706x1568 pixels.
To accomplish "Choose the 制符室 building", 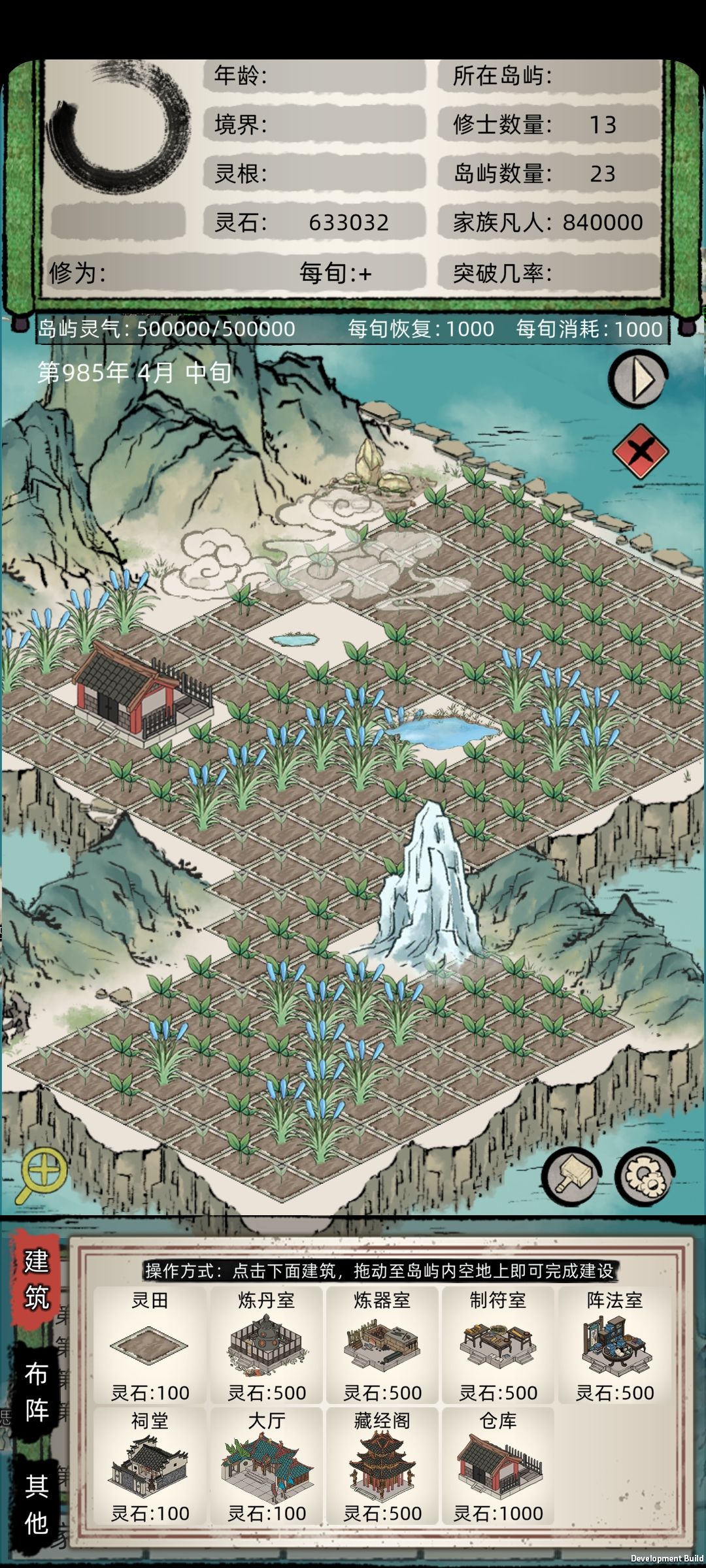I will click(x=498, y=1345).
